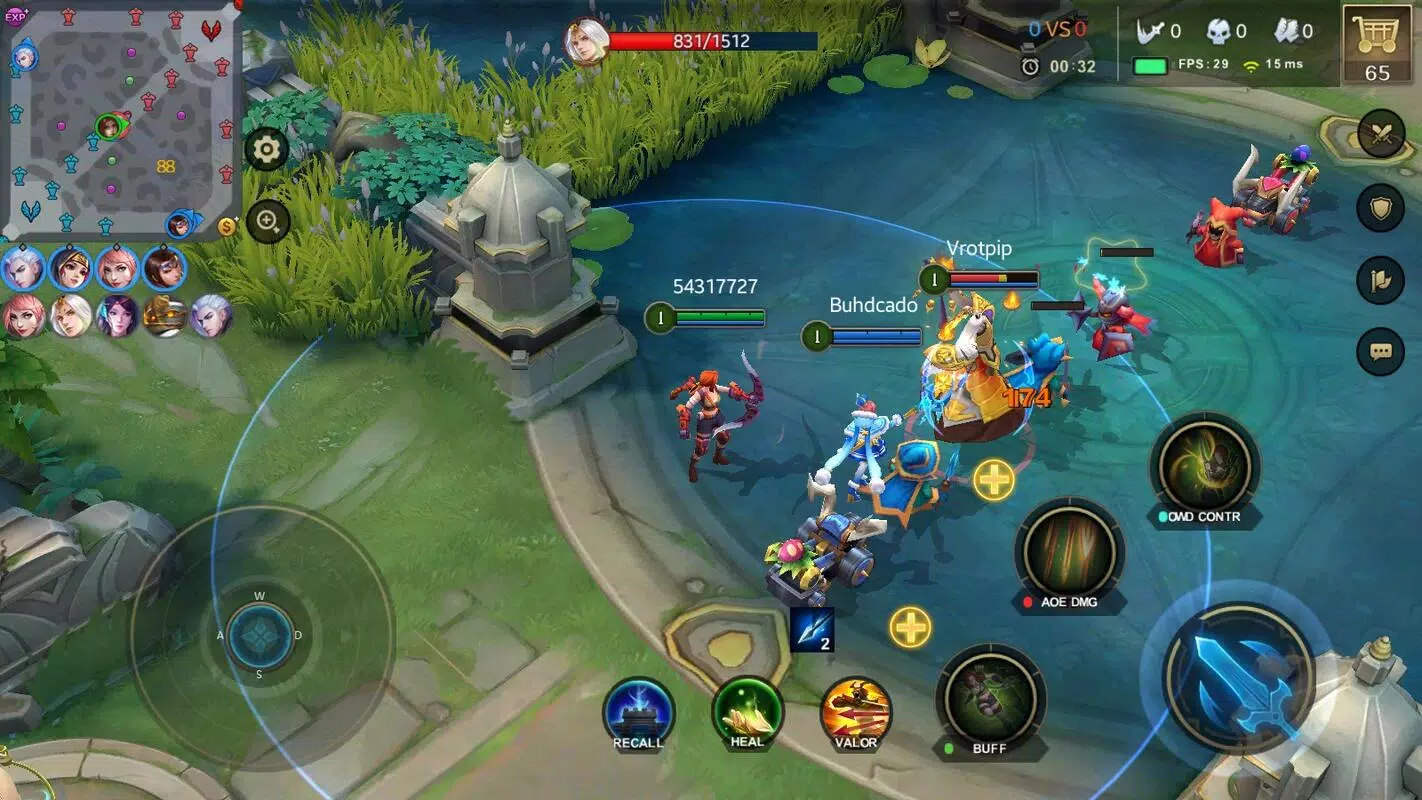Click the virtual movement joystick center
The width and height of the screenshot is (1422, 800).
(x=260, y=636)
